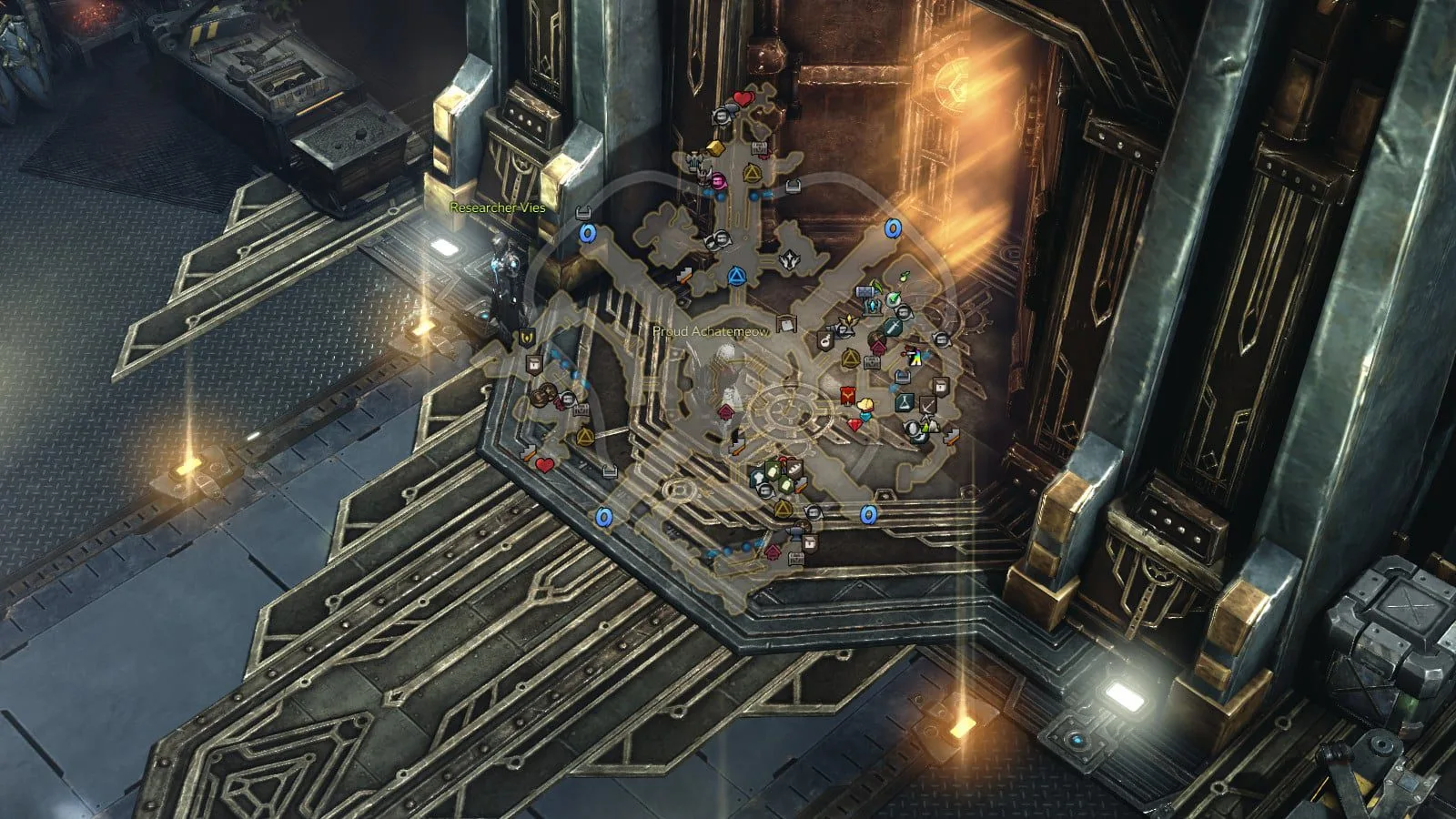Select the white winged emblem marker
The image size is (1456, 819).
coord(788,260)
